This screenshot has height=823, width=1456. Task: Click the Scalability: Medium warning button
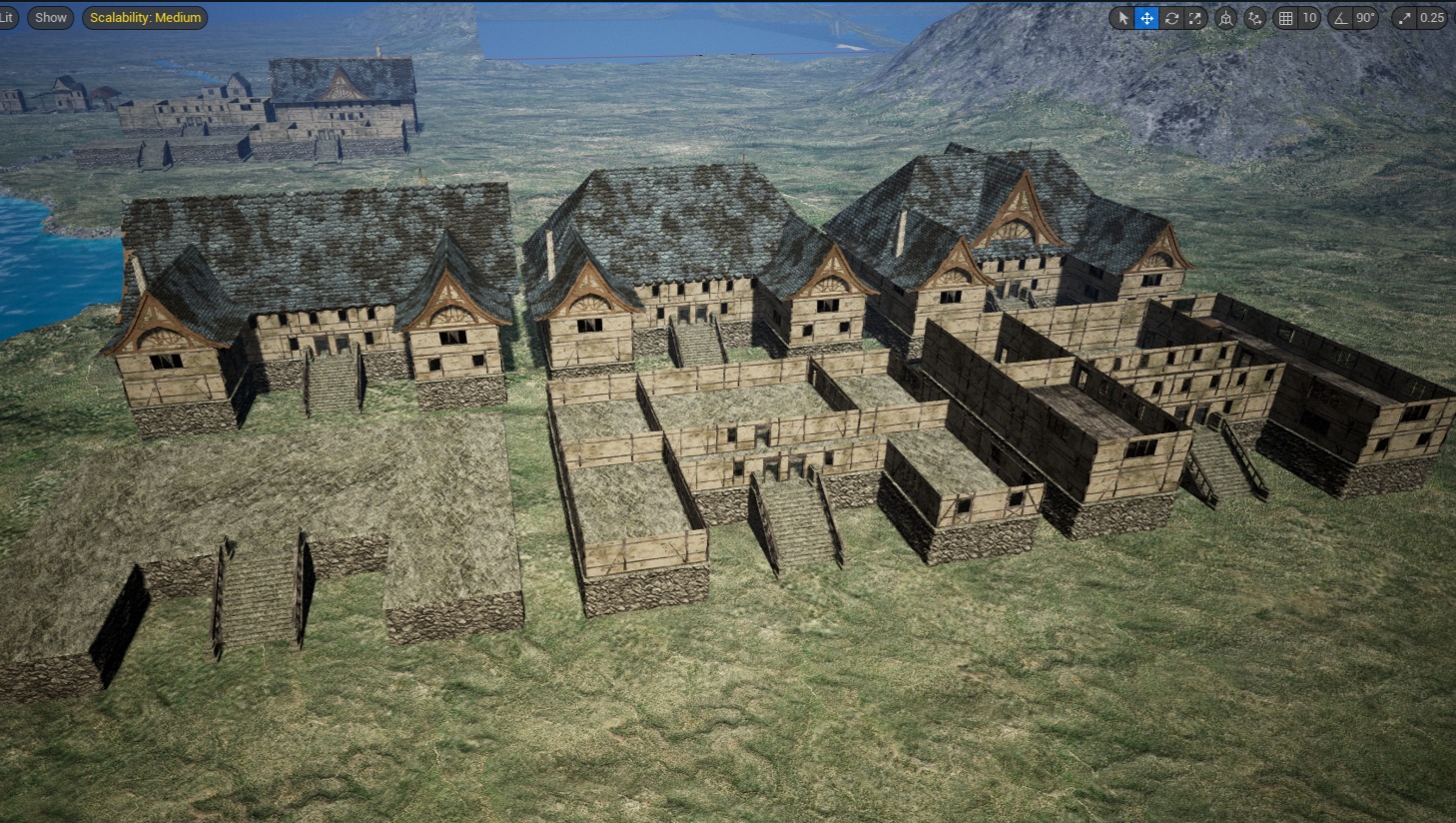145,17
